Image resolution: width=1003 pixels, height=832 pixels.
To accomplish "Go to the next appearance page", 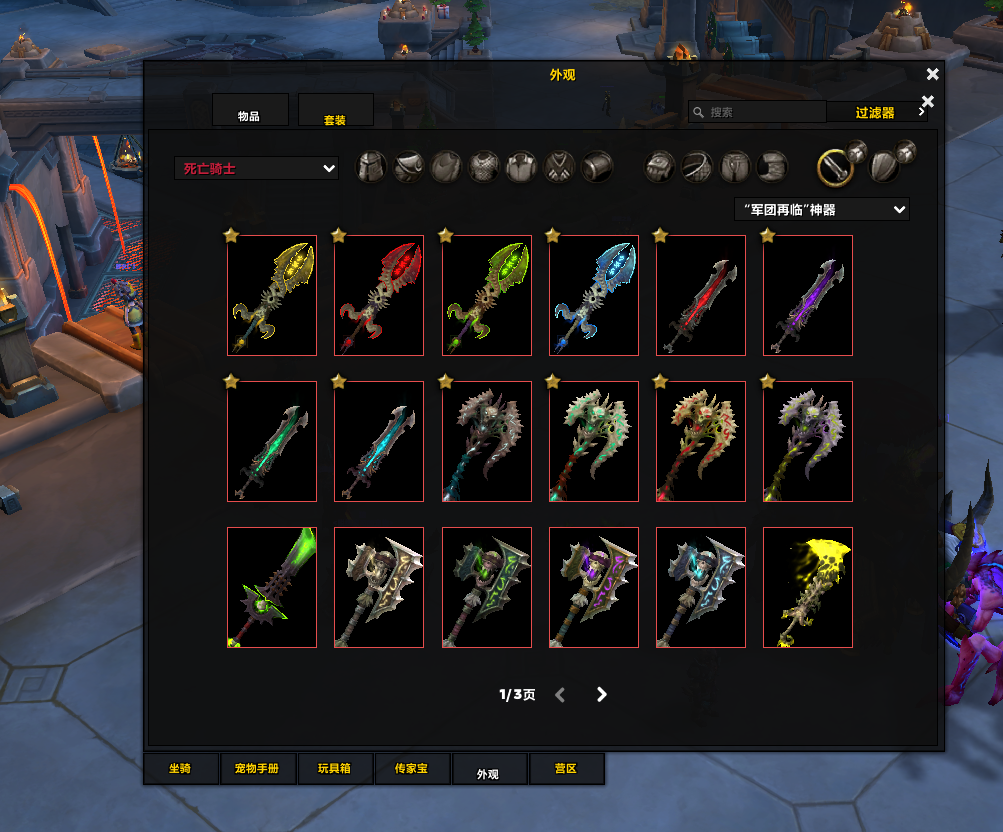I will click(x=601, y=694).
